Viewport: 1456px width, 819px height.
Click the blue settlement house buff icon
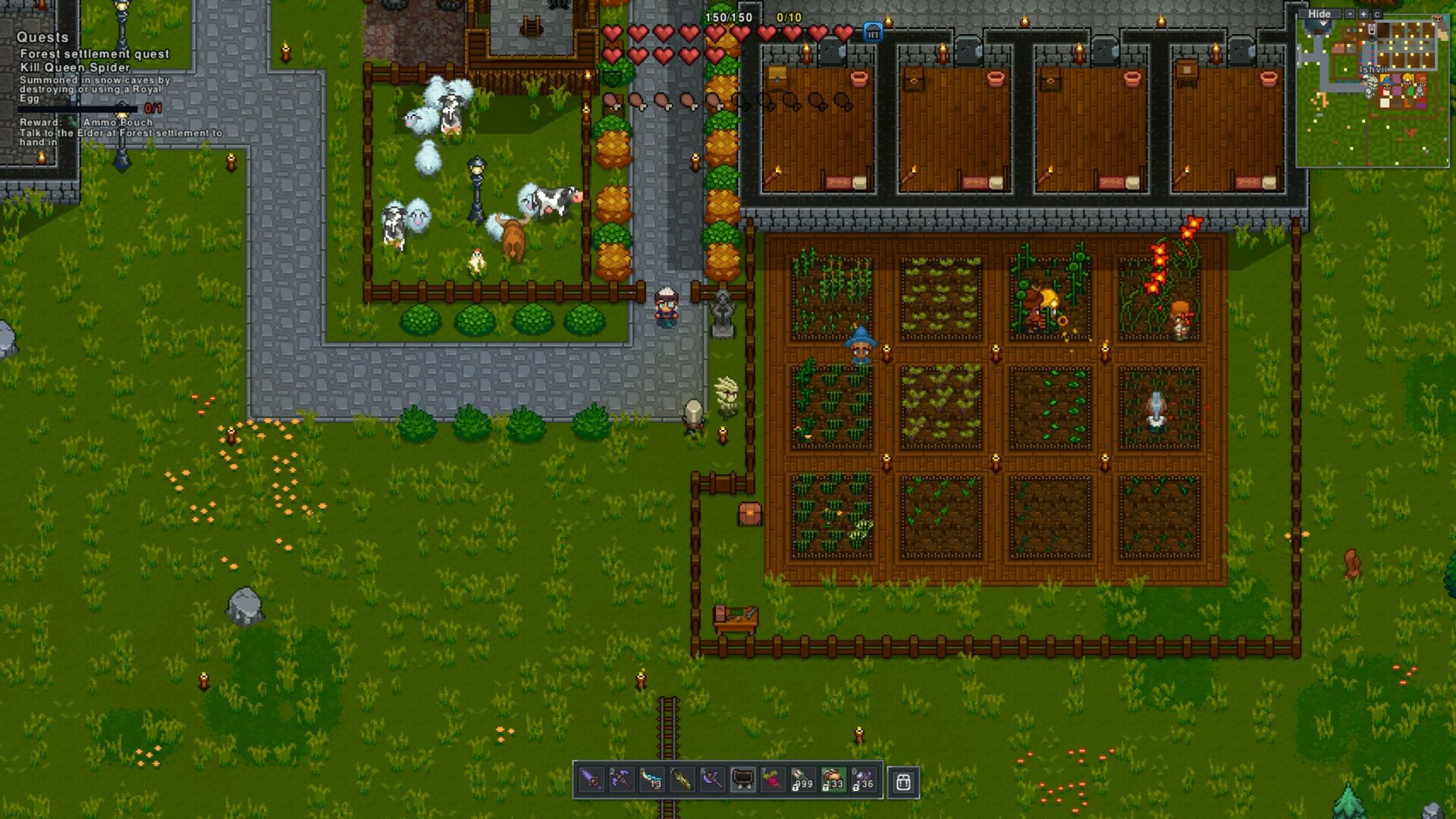873,33
